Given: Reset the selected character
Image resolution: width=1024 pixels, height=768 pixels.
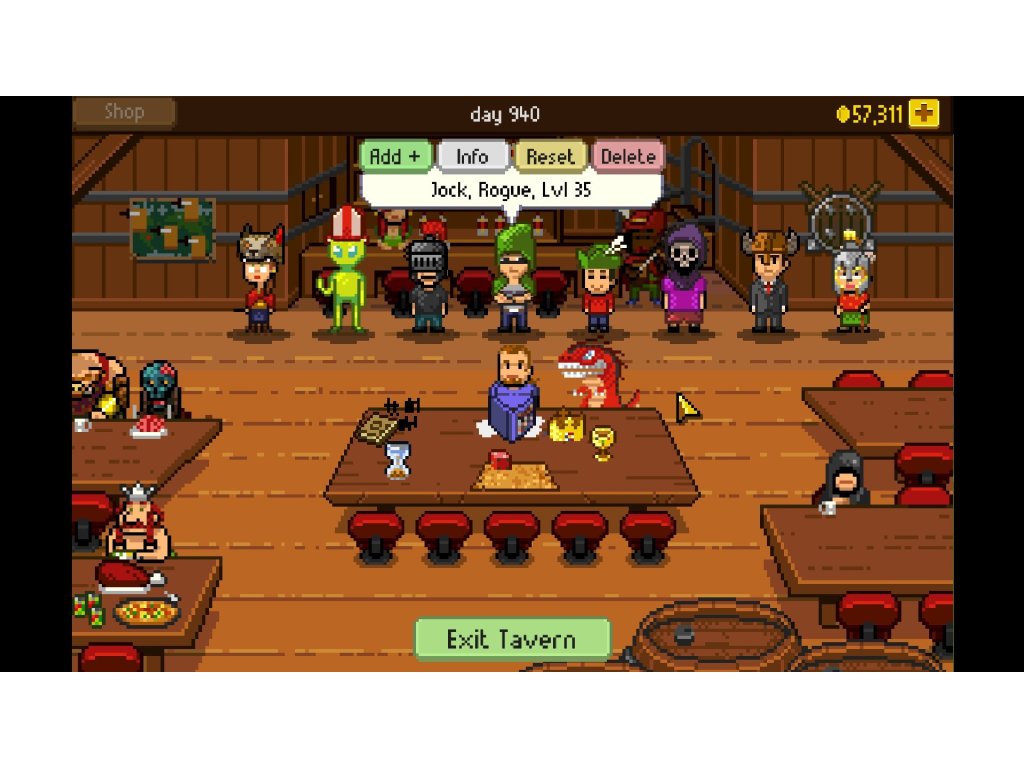Looking at the screenshot, I should [550, 157].
